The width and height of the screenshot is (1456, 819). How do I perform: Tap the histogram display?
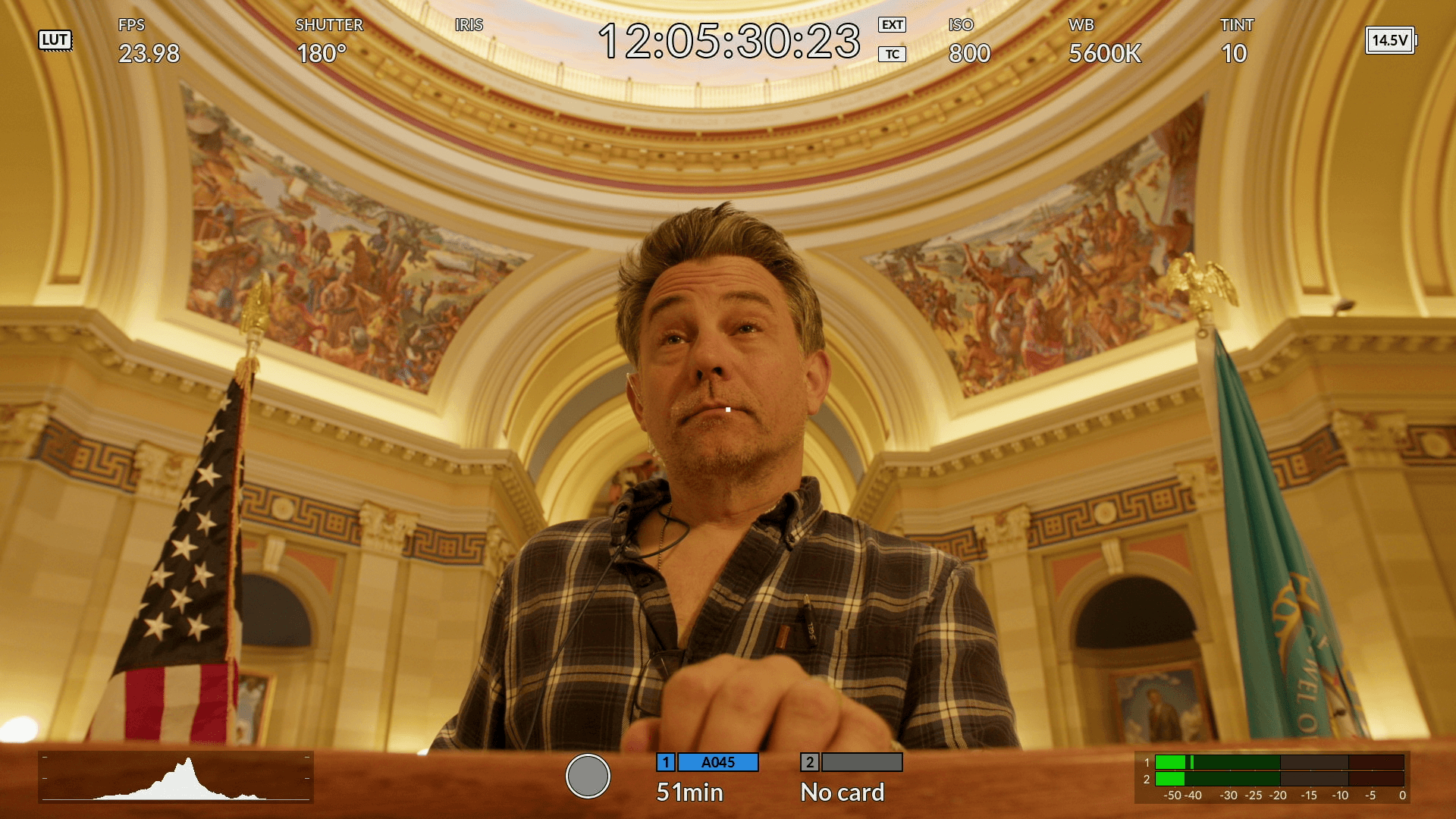[x=176, y=777]
